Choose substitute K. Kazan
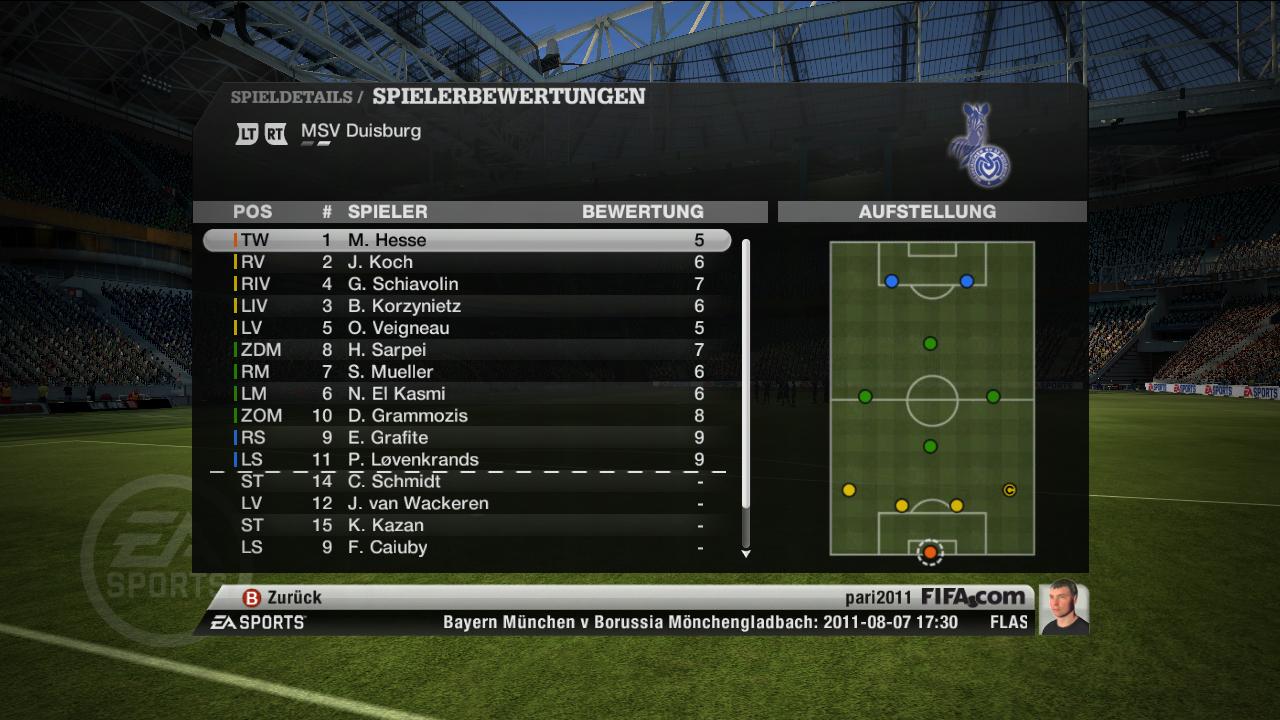The width and height of the screenshot is (1280, 720). click(x=467, y=526)
